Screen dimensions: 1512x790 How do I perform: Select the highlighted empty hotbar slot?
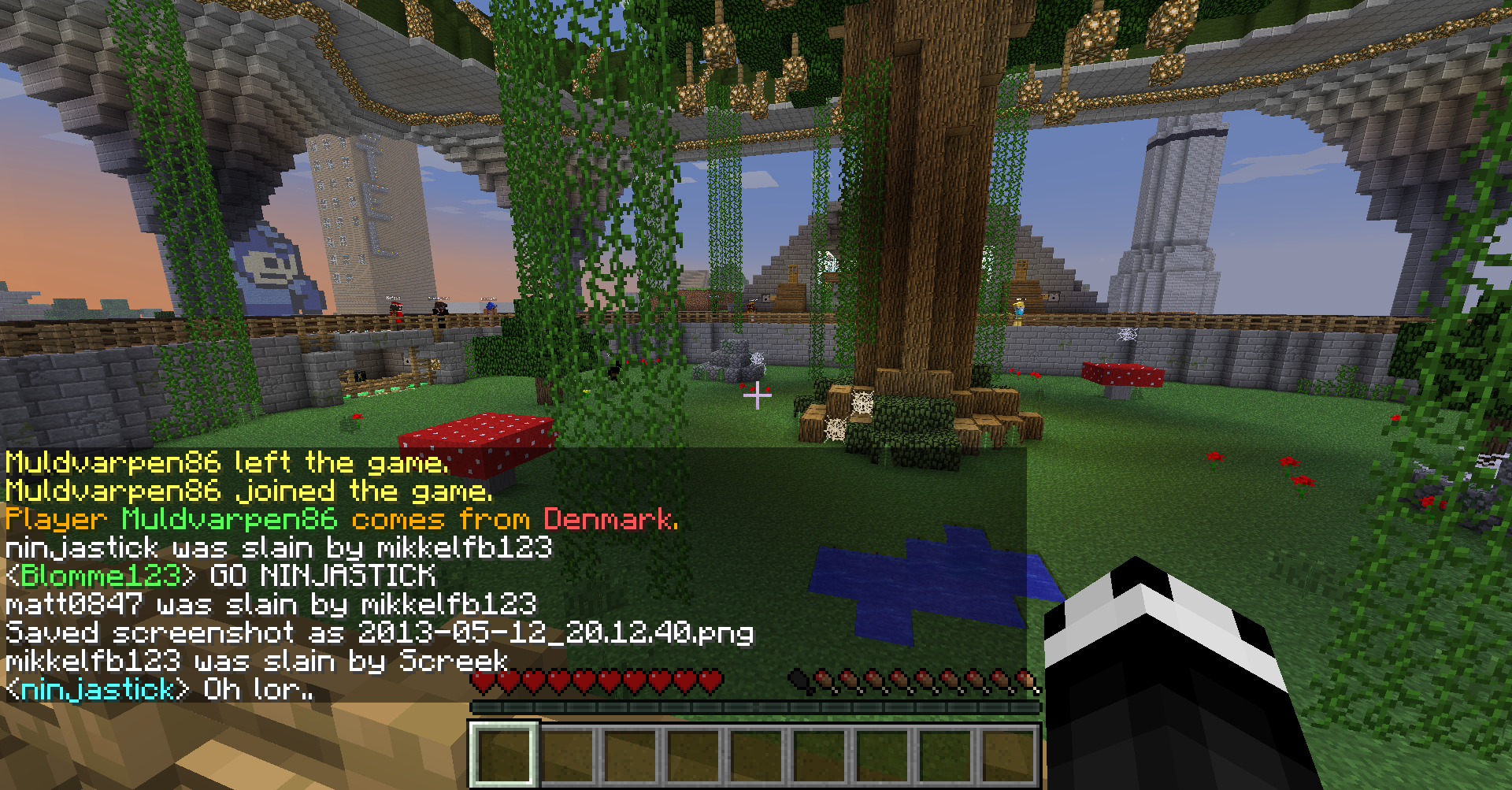[x=504, y=754]
